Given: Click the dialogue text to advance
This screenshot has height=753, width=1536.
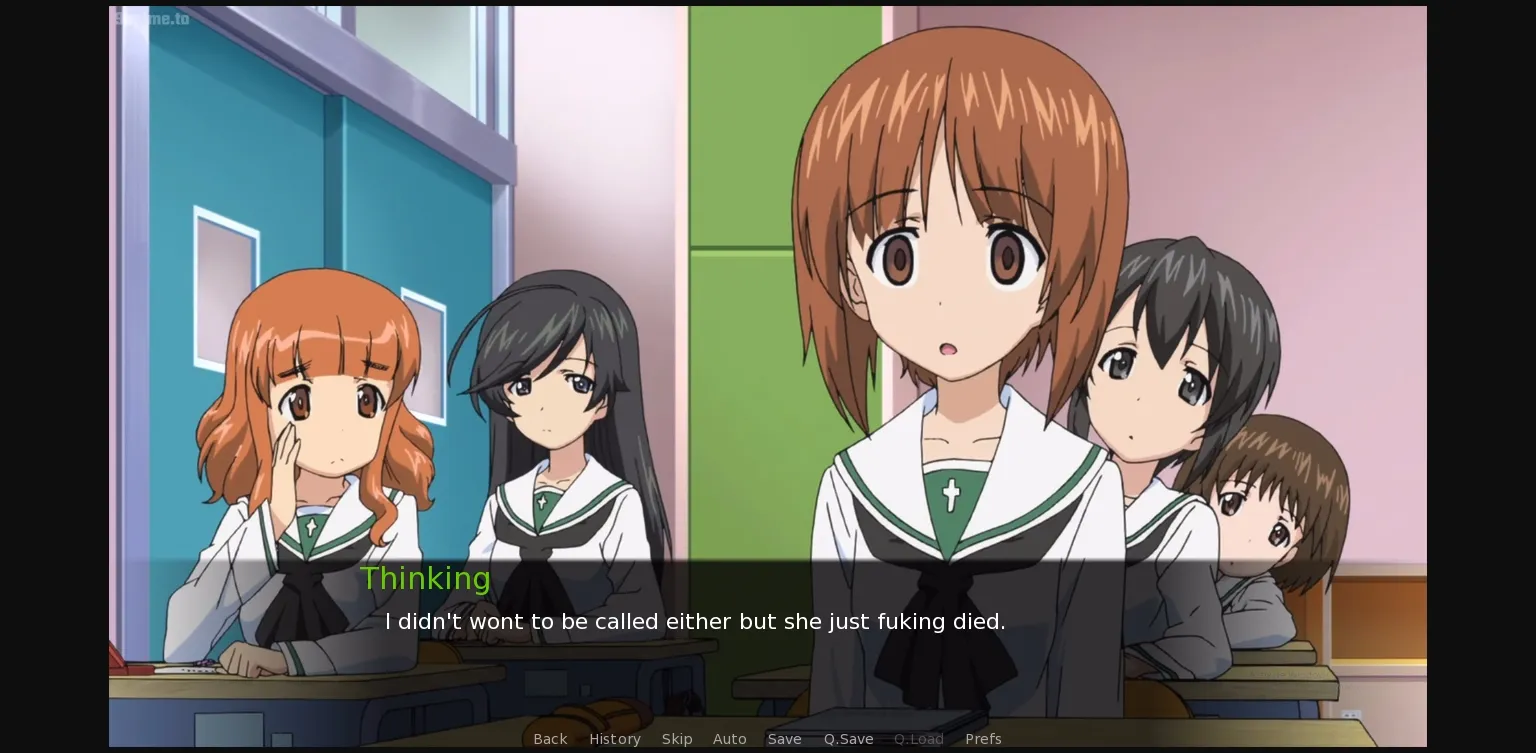Looking at the screenshot, I should (695, 621).
